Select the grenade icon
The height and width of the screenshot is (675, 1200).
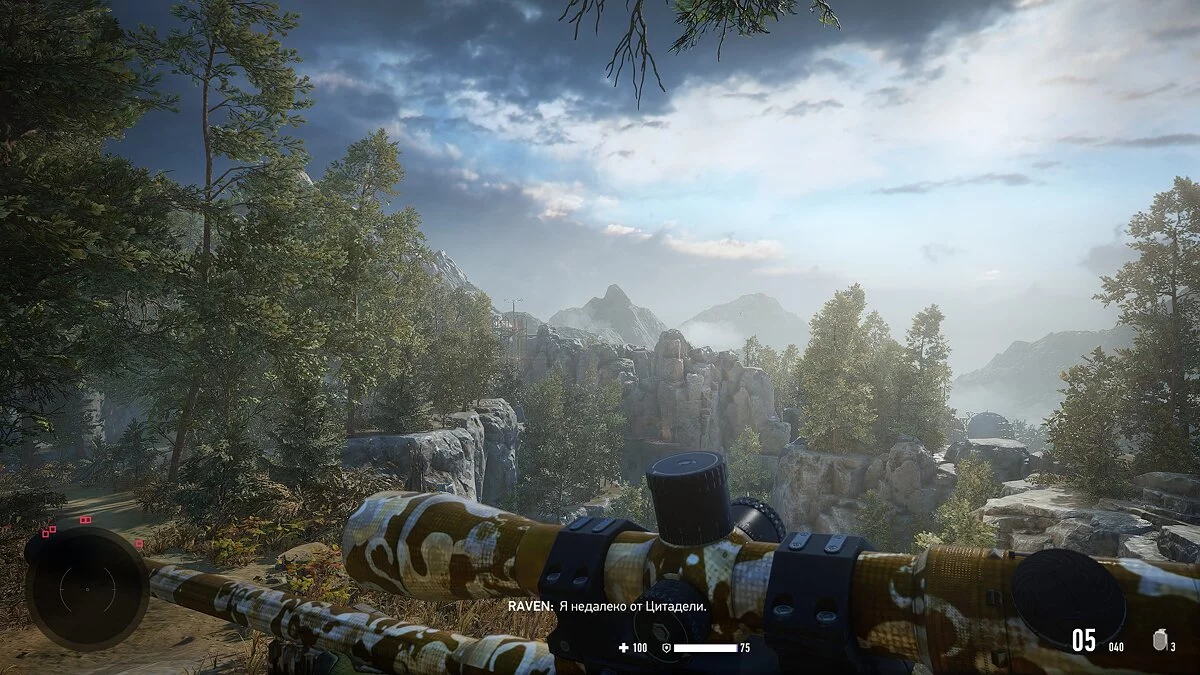(x=1159, y=641)
